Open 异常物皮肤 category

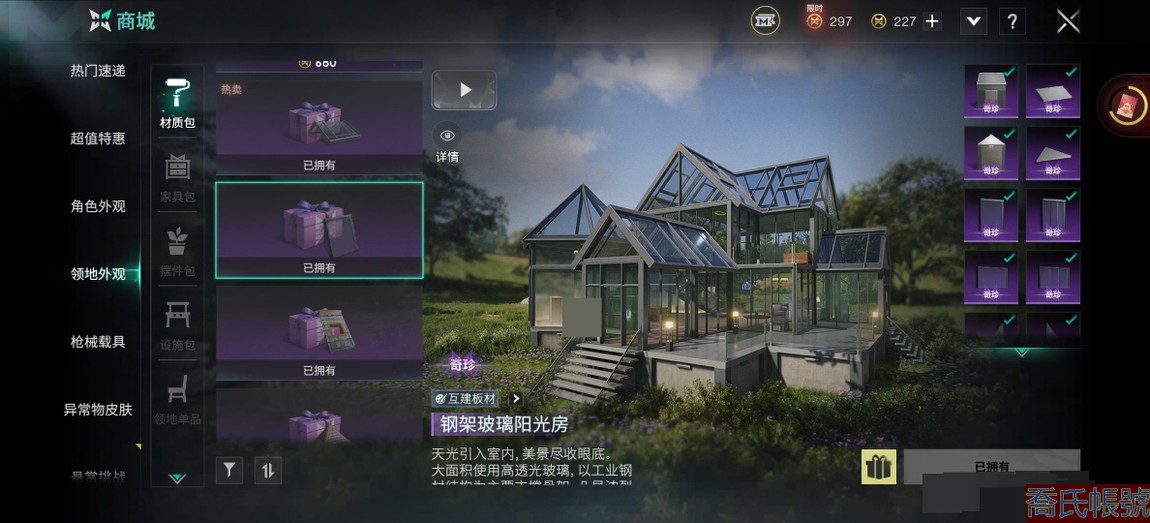[x=98, y=409]
